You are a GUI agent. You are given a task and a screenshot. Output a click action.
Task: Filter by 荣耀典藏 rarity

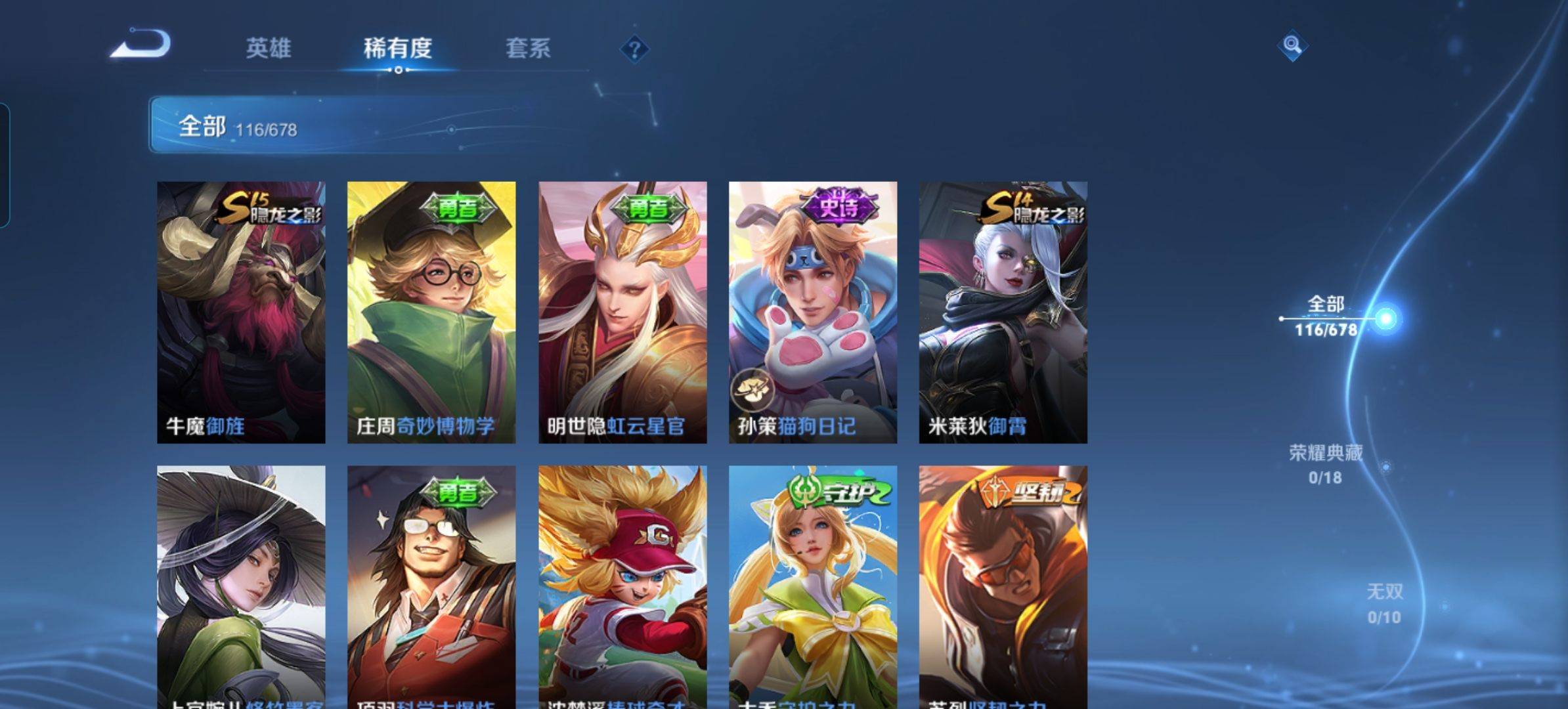(x=1325, y=464)
